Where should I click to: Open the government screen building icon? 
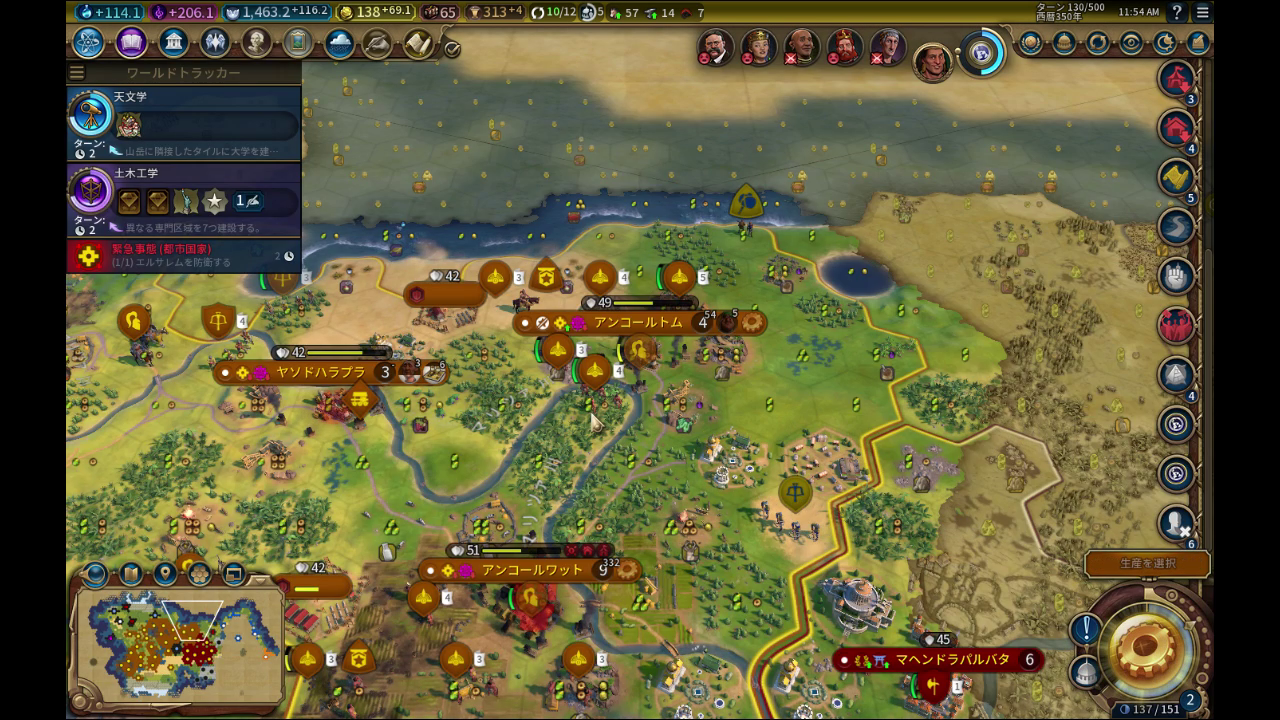tap(173, 43)
